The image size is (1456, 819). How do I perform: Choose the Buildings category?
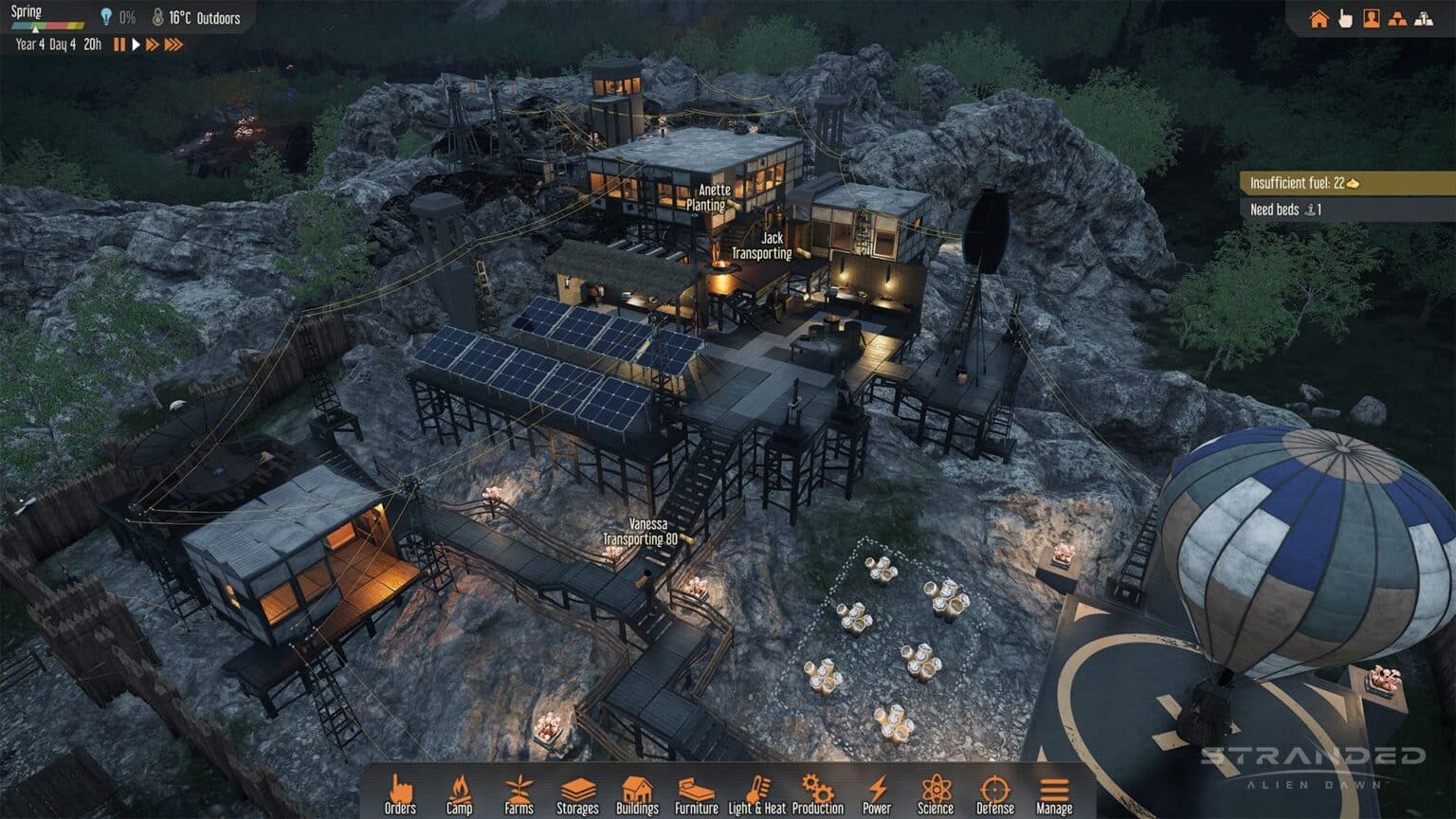(x=637, y=794)
